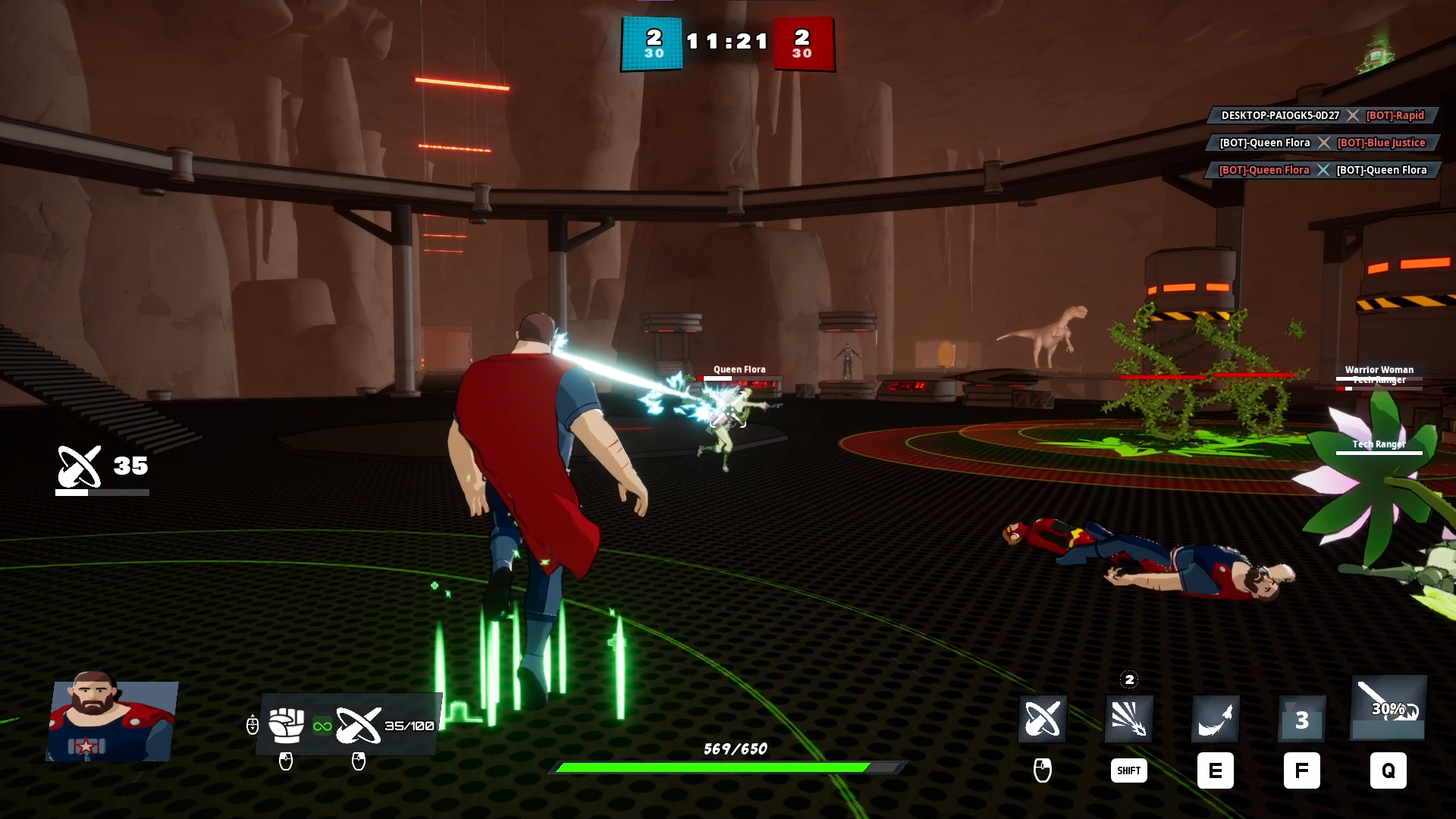Select the kill feed entry naming [BOT]-Rapid
1456x819 pixels.
coord(1323,115)
